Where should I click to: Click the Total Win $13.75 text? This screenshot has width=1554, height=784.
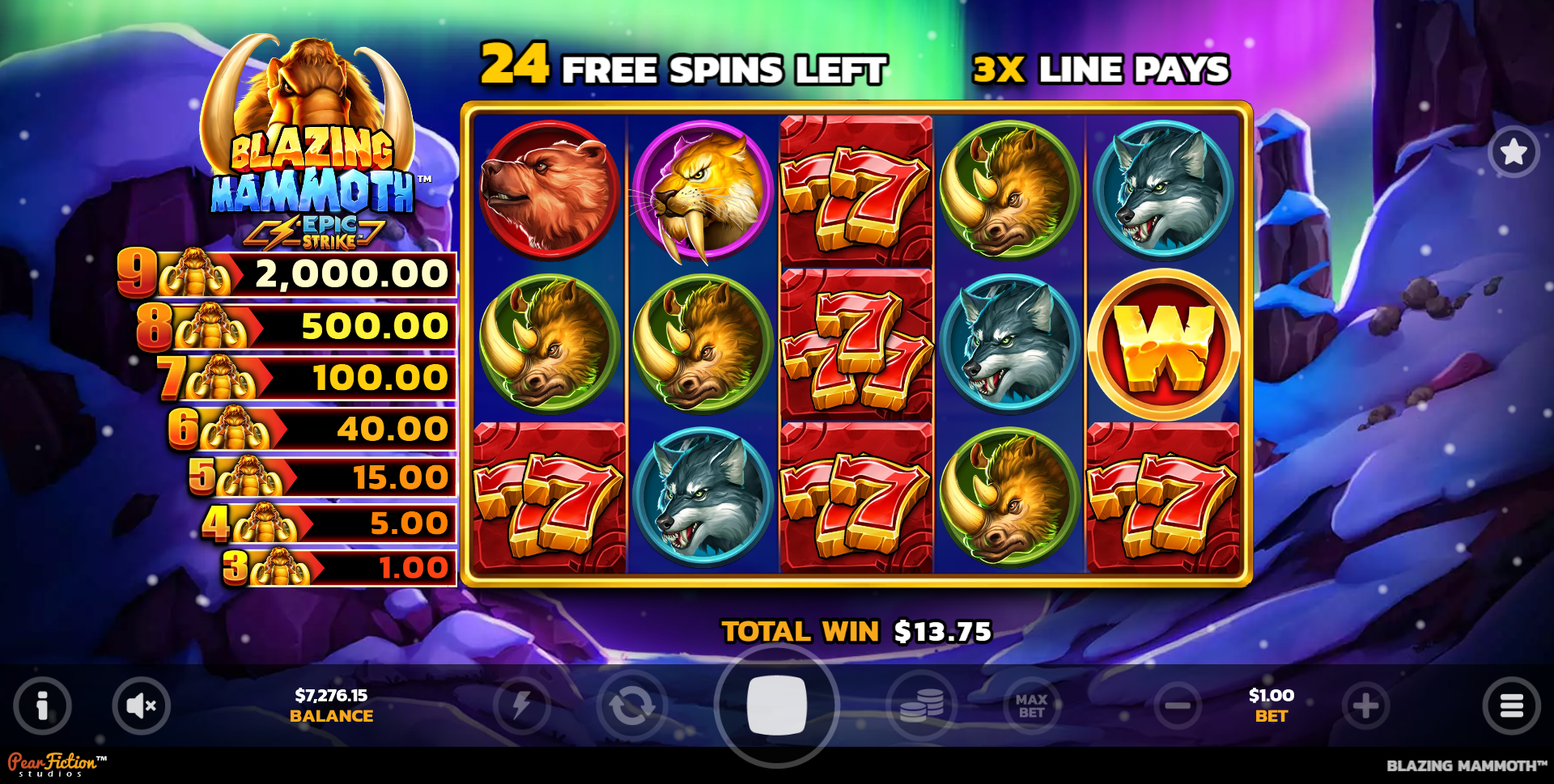(x=856, y=630)
